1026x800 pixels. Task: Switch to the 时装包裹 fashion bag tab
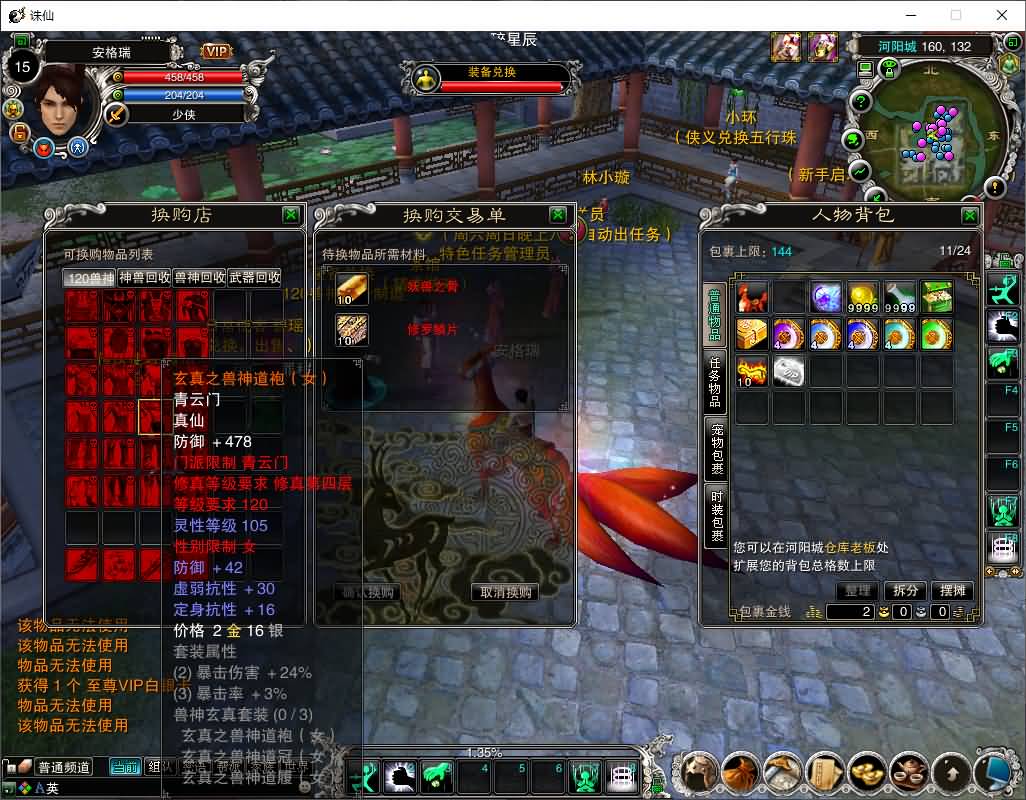tap(716, 515)
